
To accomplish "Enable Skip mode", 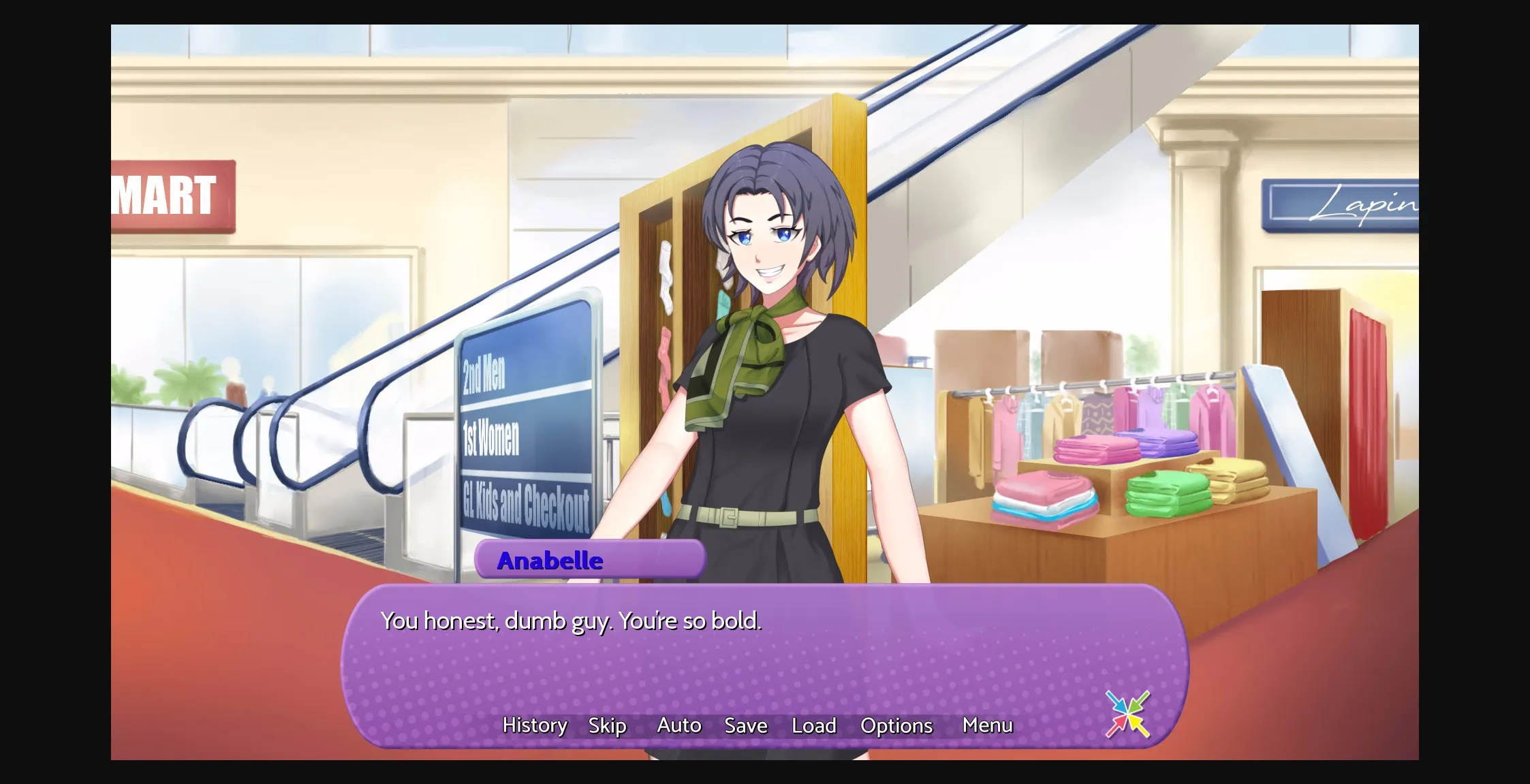I will point(606,725).
